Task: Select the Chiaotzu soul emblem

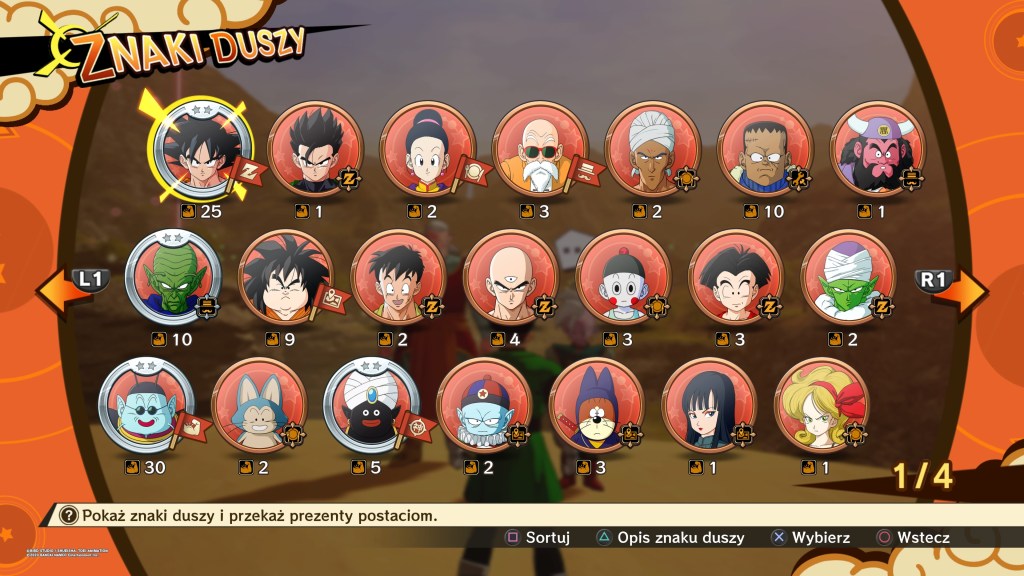Action: coord(623,278)
